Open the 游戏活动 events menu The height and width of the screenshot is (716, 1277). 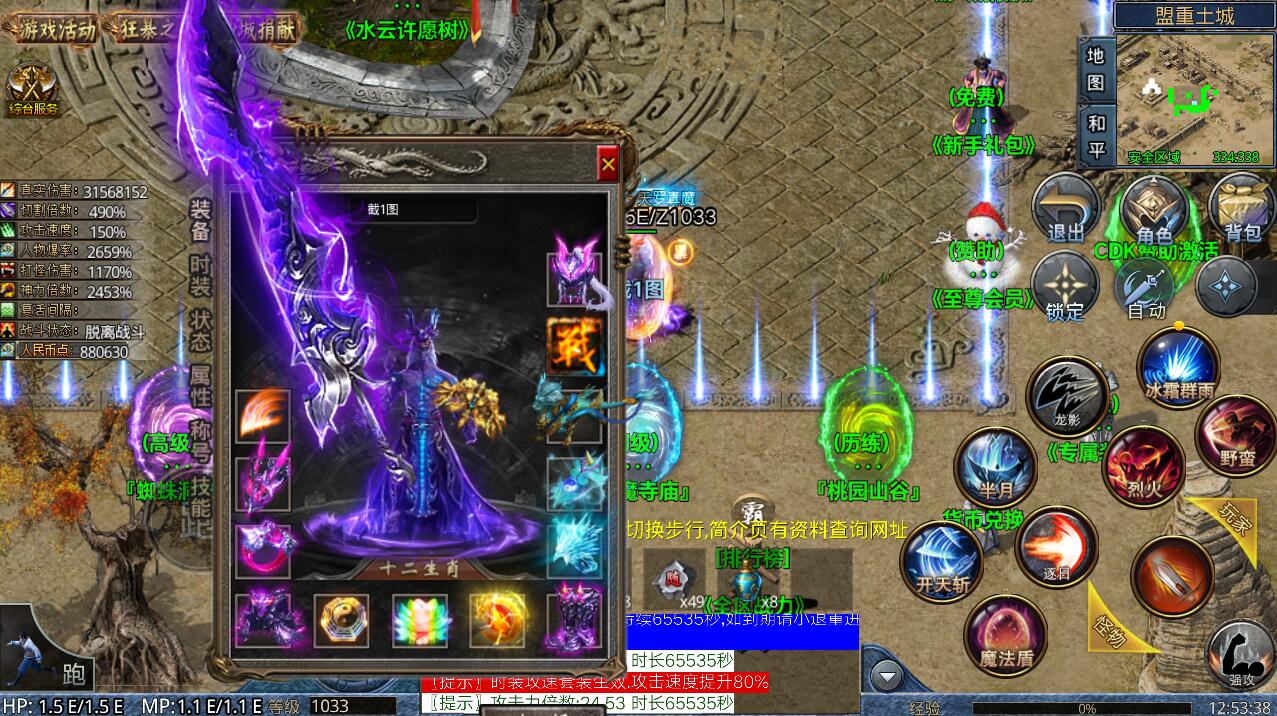coord(58,28)
